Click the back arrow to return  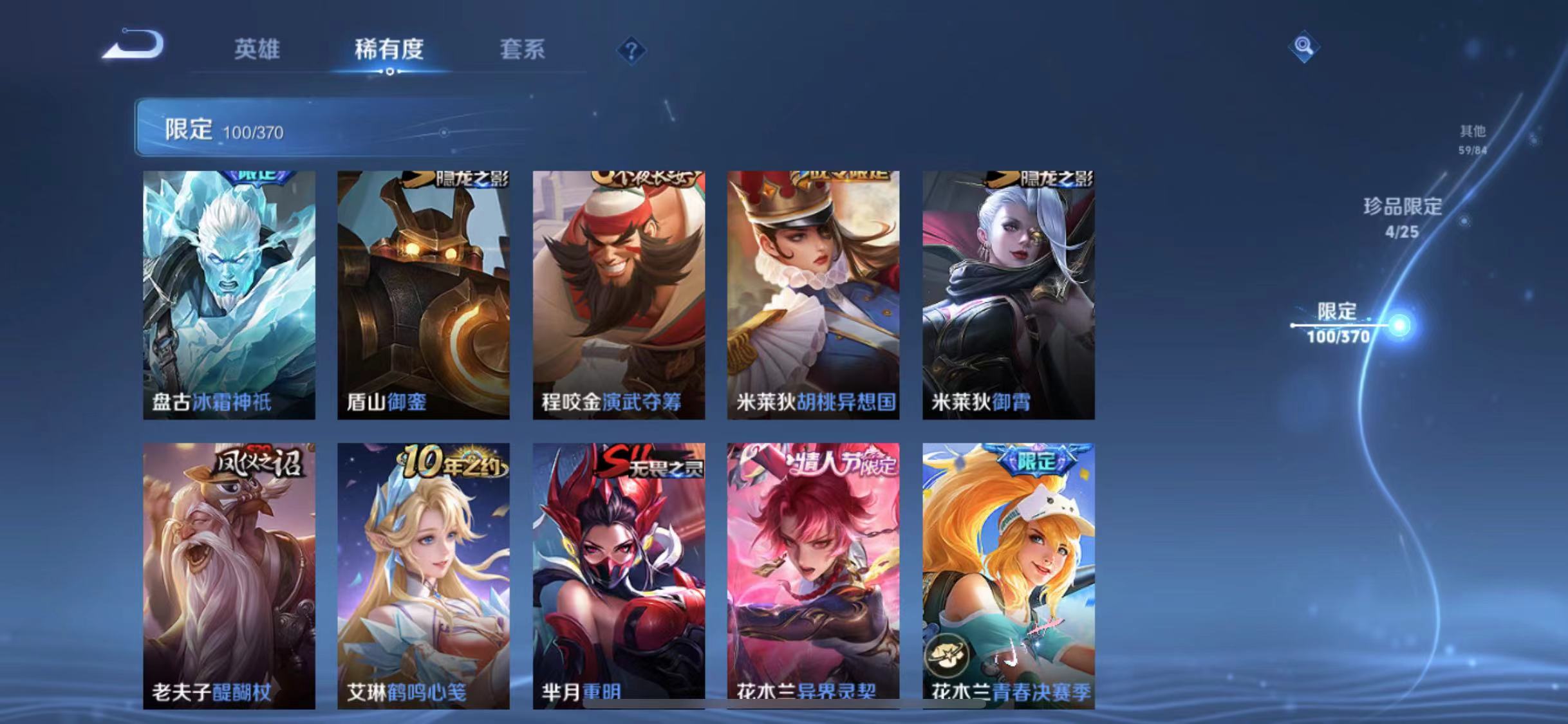[x=132, y=44]
